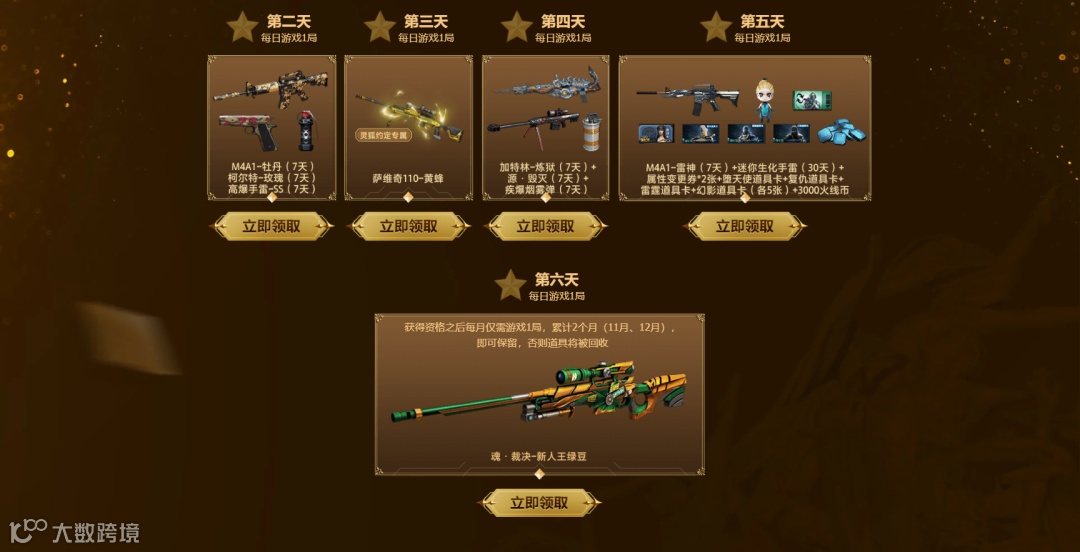Claim the 第六天 reward with 立即领取
The image size is (1080, 552).
(x=539, y=503)
